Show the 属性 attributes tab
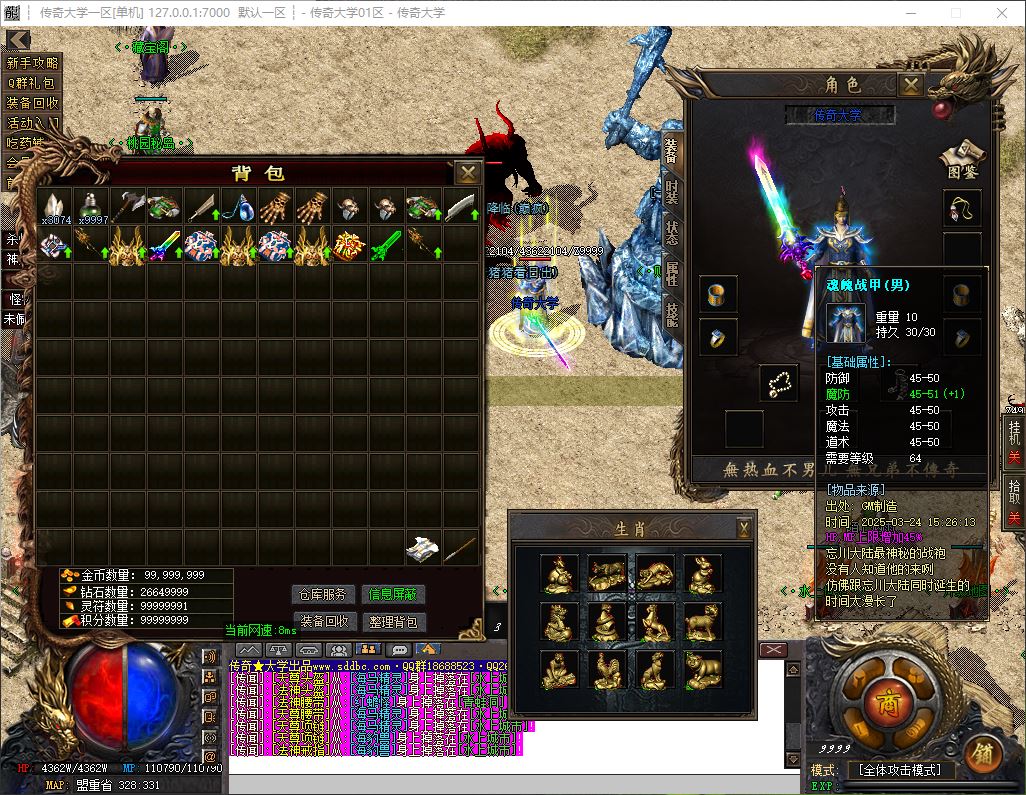This screenshot has width=1026, height=795. [x=670, y=274]
